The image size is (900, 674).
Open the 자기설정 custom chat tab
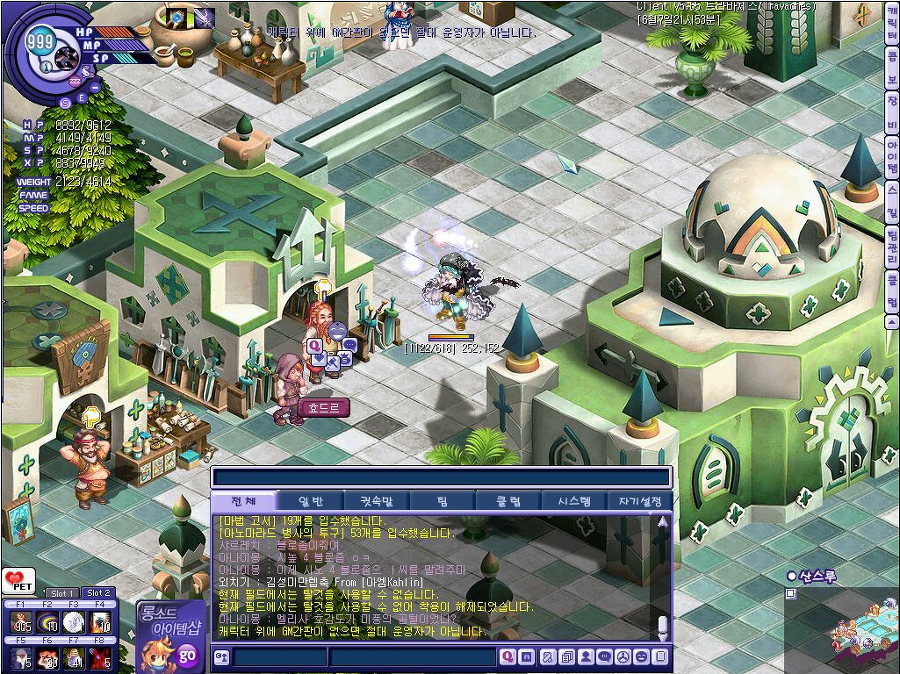(x=639, y=501)
